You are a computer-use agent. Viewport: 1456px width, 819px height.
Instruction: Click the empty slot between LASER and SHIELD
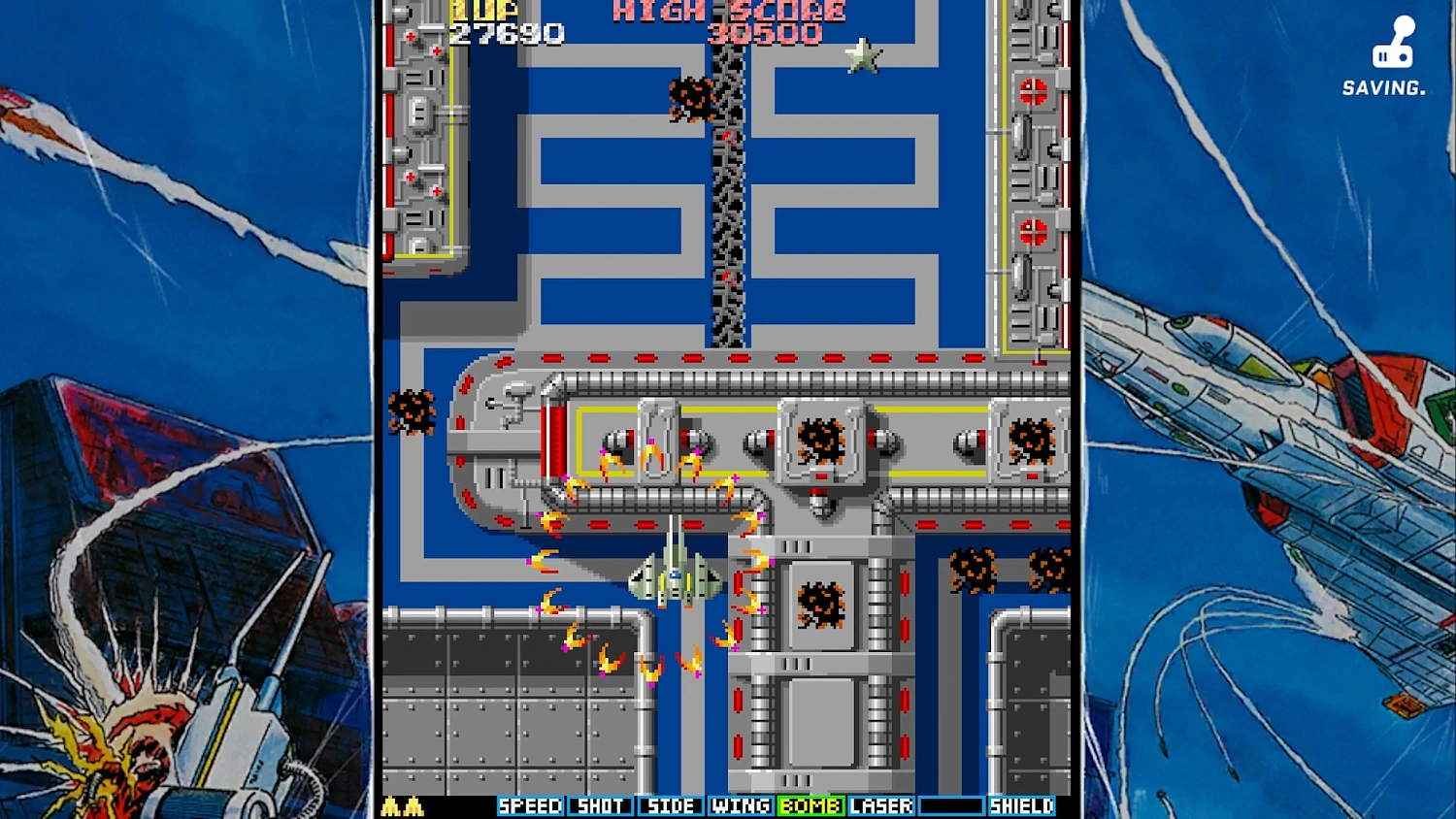coord(953,805)
